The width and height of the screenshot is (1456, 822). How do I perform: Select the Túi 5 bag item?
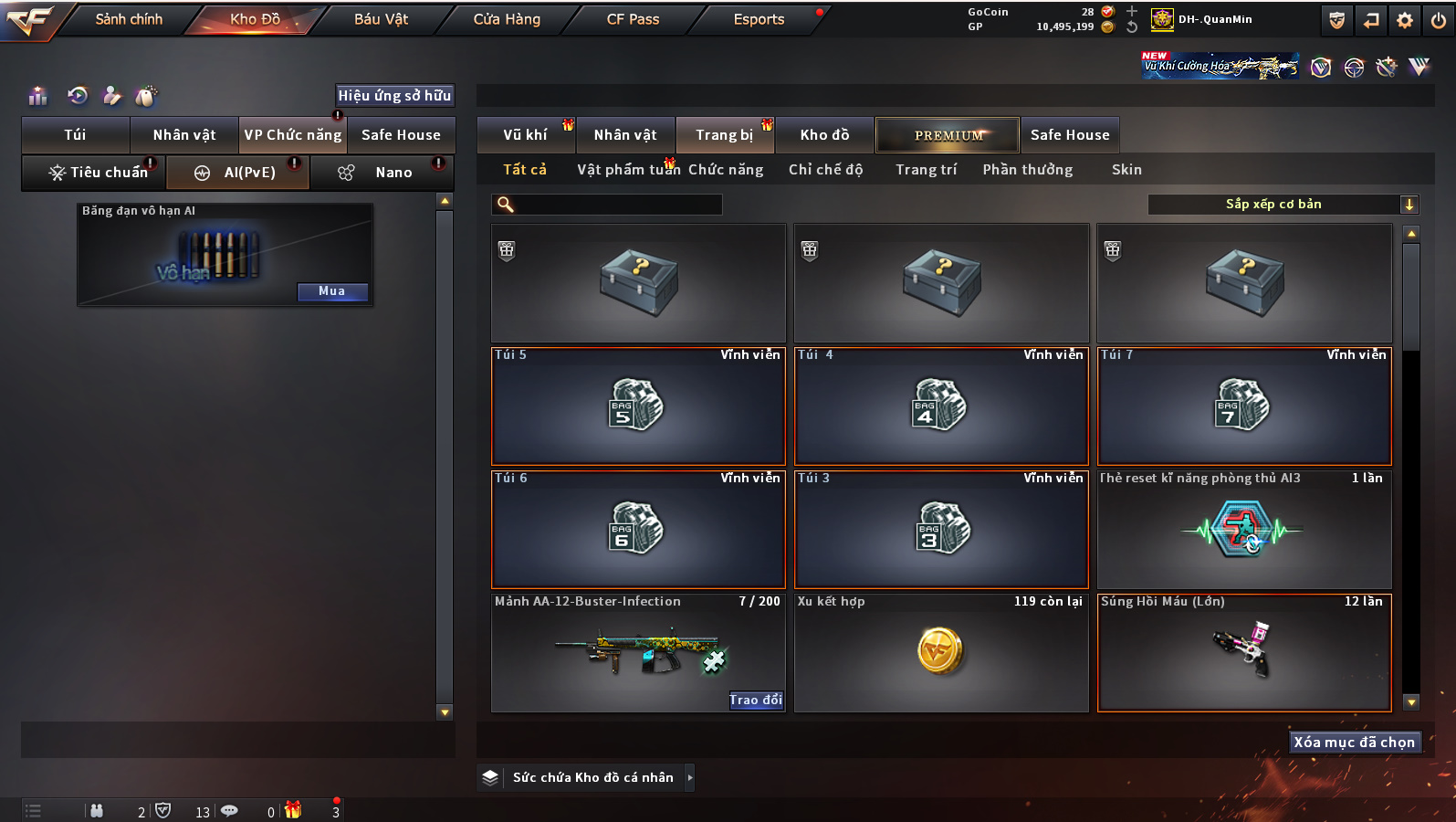pyautogui.click(x=638, y=406)
